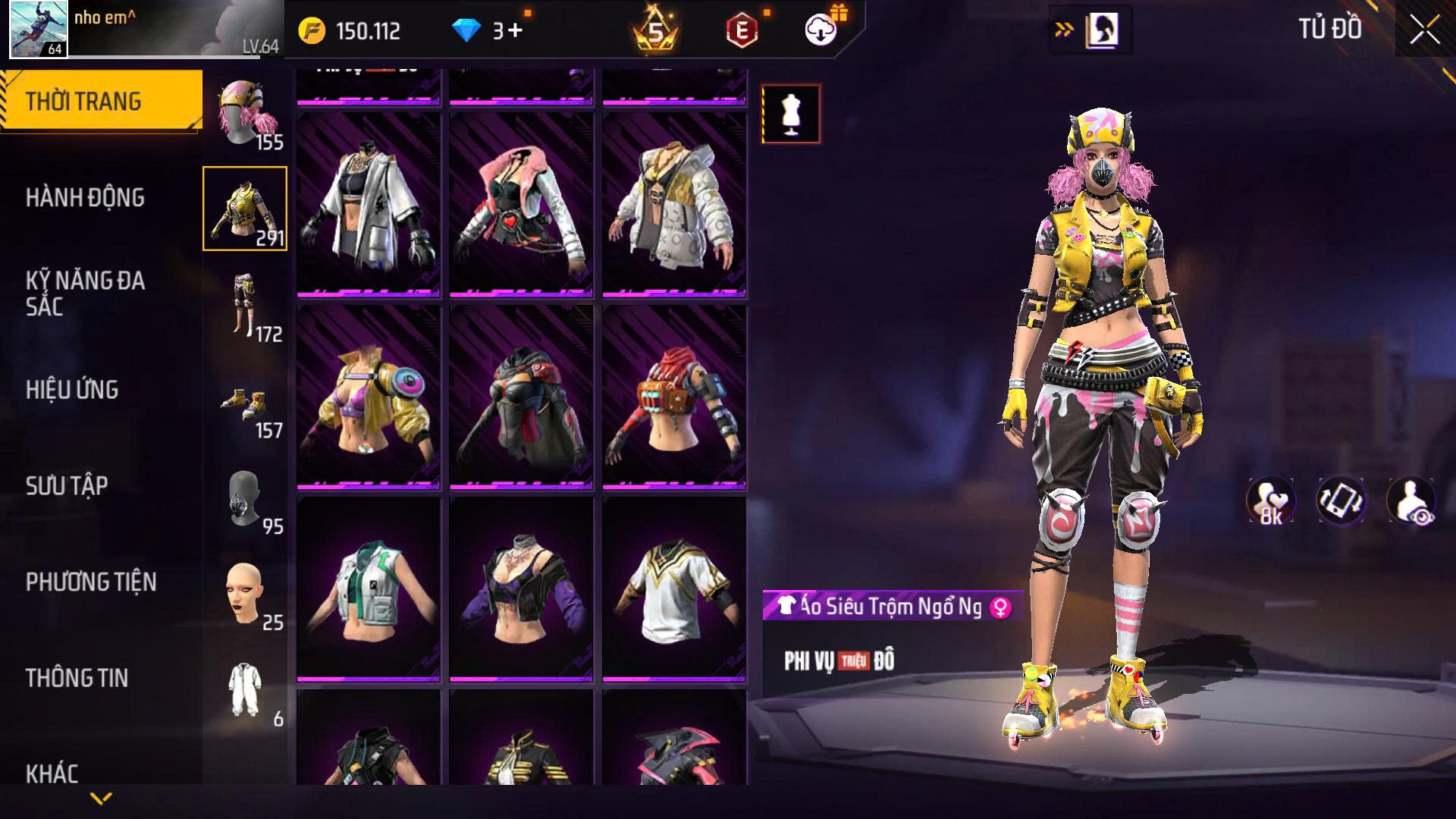Choose the pink-haired headwear category

click(245, 114)
